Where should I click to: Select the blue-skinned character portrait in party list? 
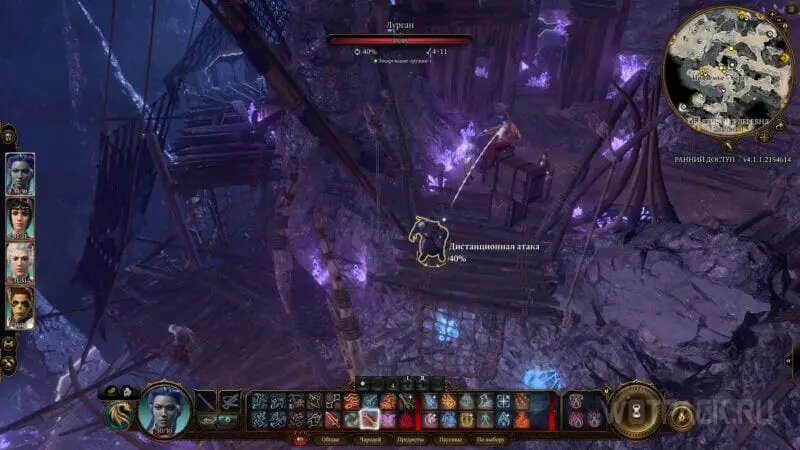20,173
